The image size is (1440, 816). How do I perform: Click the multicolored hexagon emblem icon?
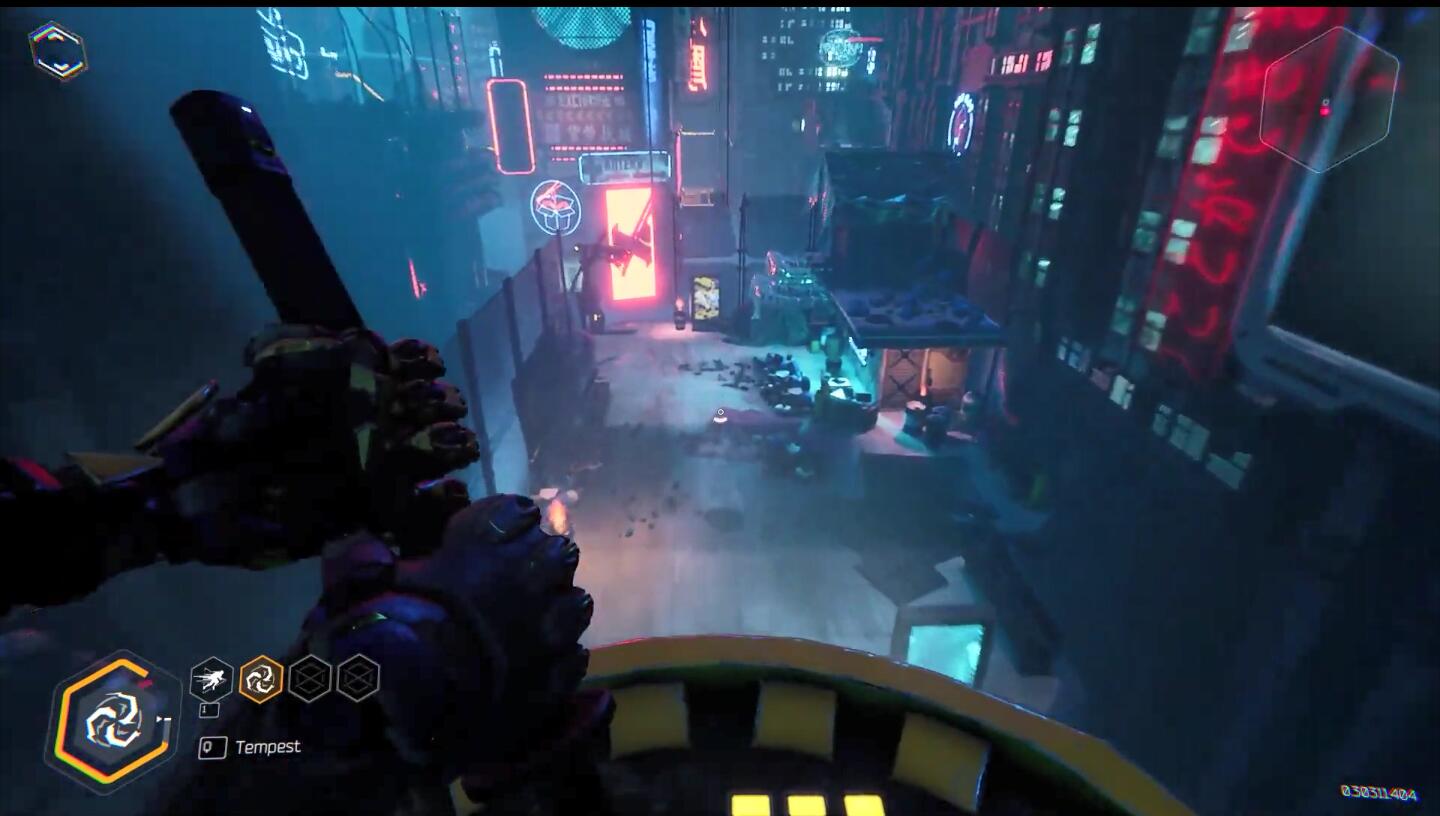(57, 52)
